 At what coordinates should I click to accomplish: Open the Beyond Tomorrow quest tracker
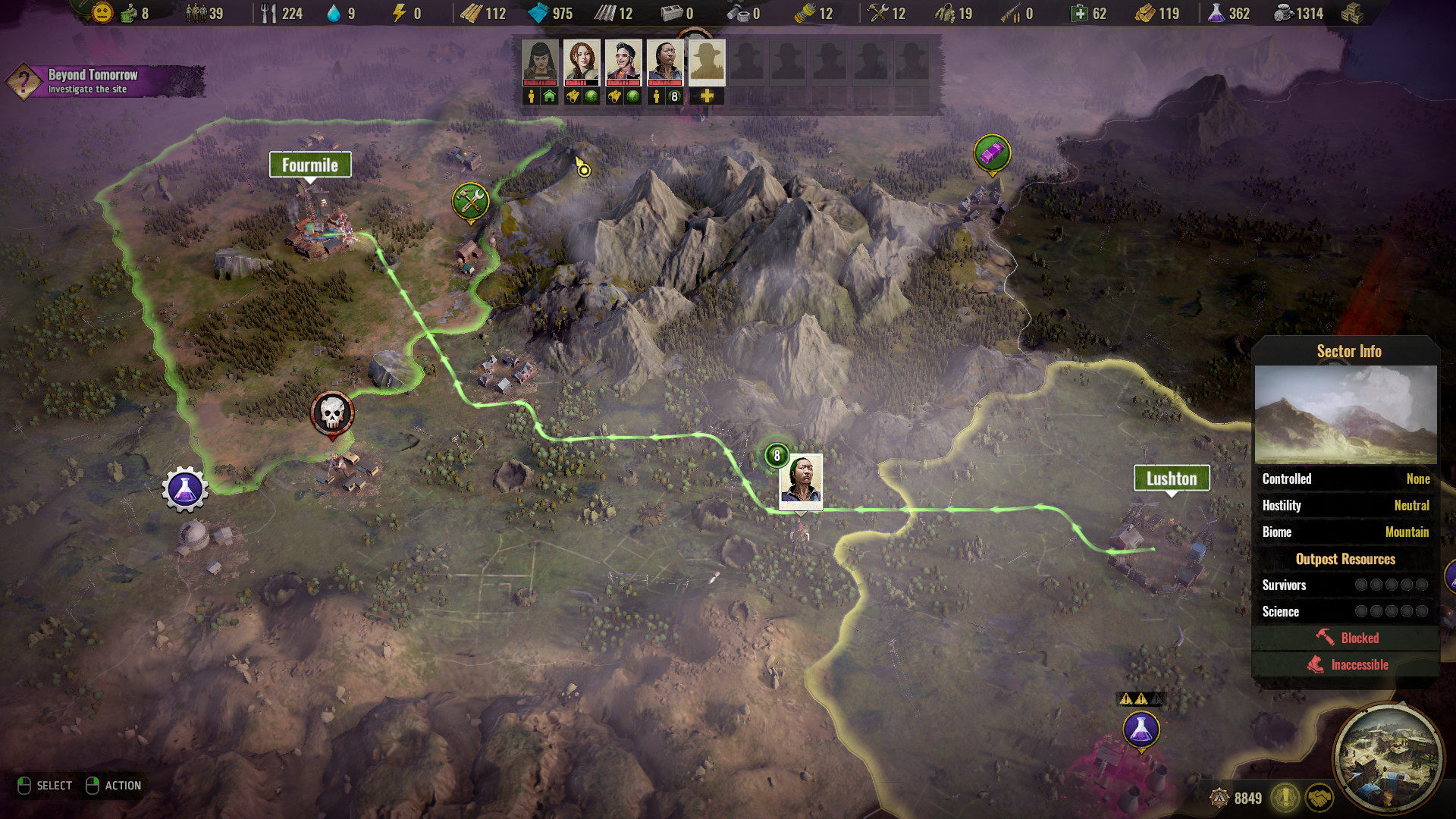pos(91,81)
